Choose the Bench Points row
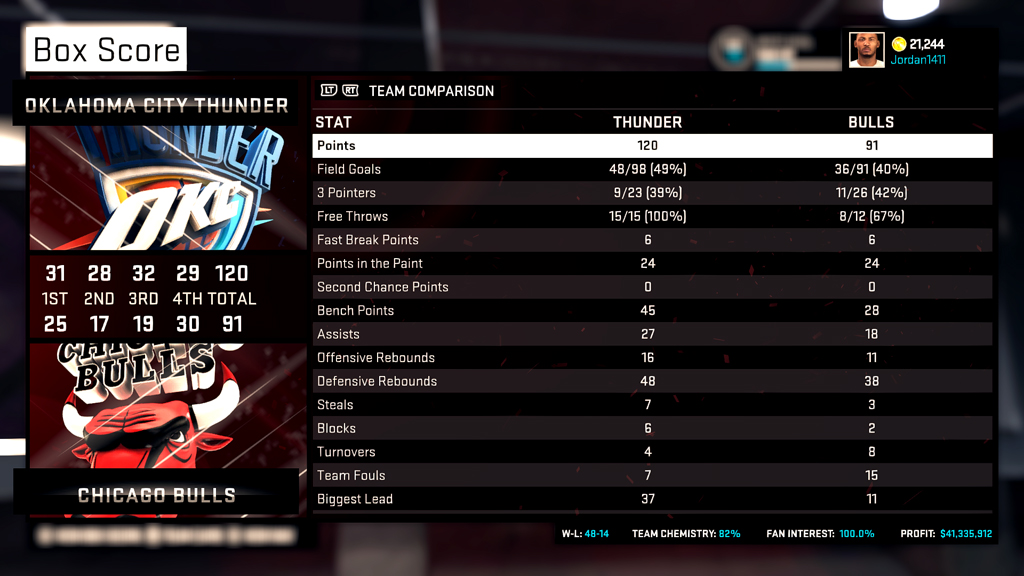 tap(652, 310)
